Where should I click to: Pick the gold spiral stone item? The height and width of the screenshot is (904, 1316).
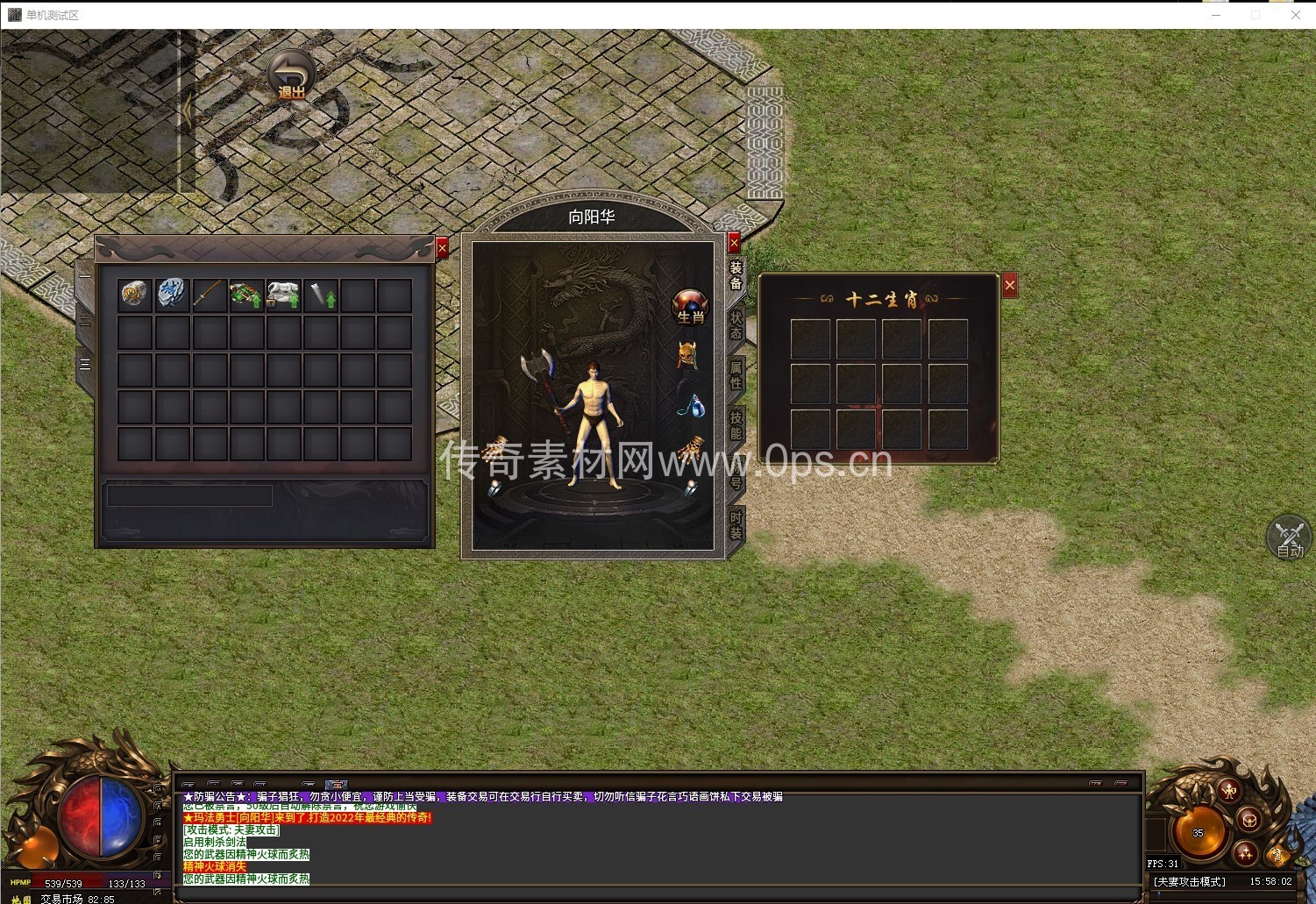point(135,295)
